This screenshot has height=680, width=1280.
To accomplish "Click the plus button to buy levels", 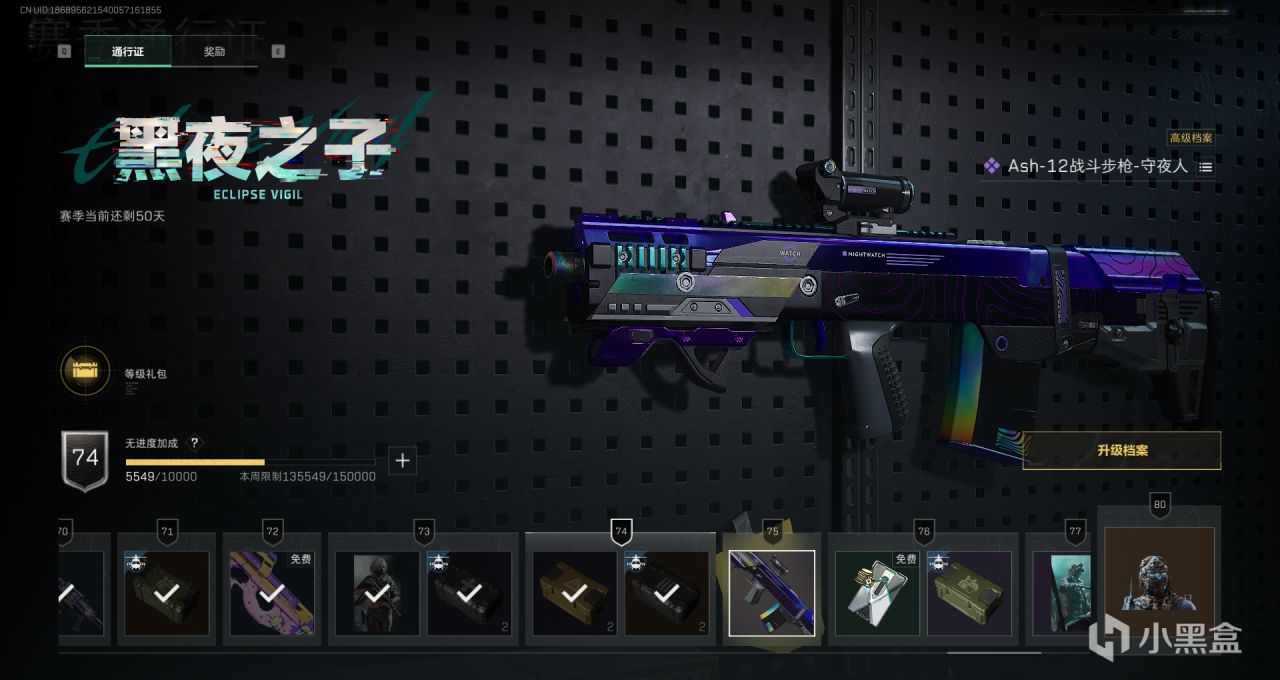I will [x=402, y=461].
